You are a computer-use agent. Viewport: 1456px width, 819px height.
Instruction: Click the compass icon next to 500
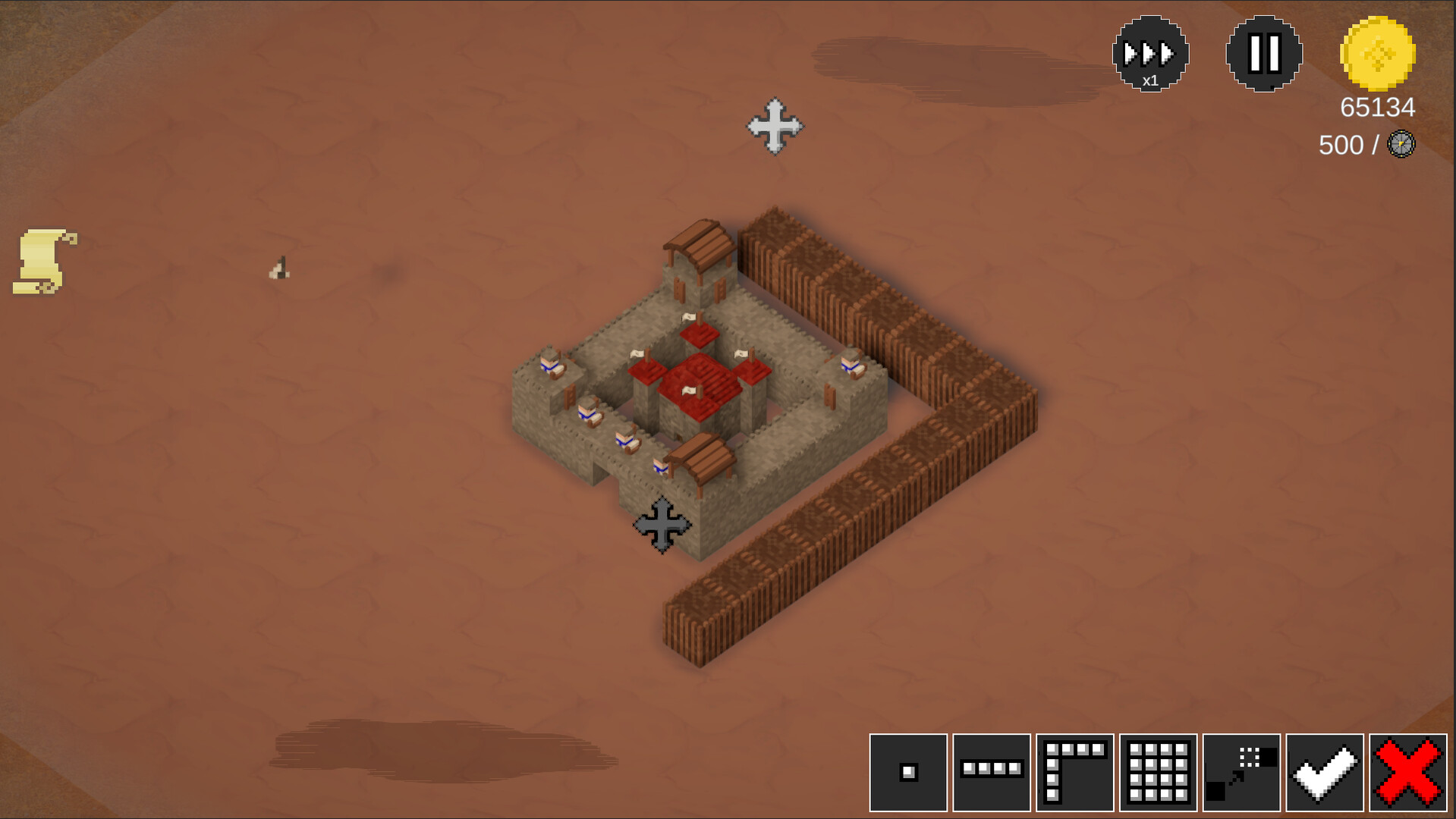point(1400,144)
